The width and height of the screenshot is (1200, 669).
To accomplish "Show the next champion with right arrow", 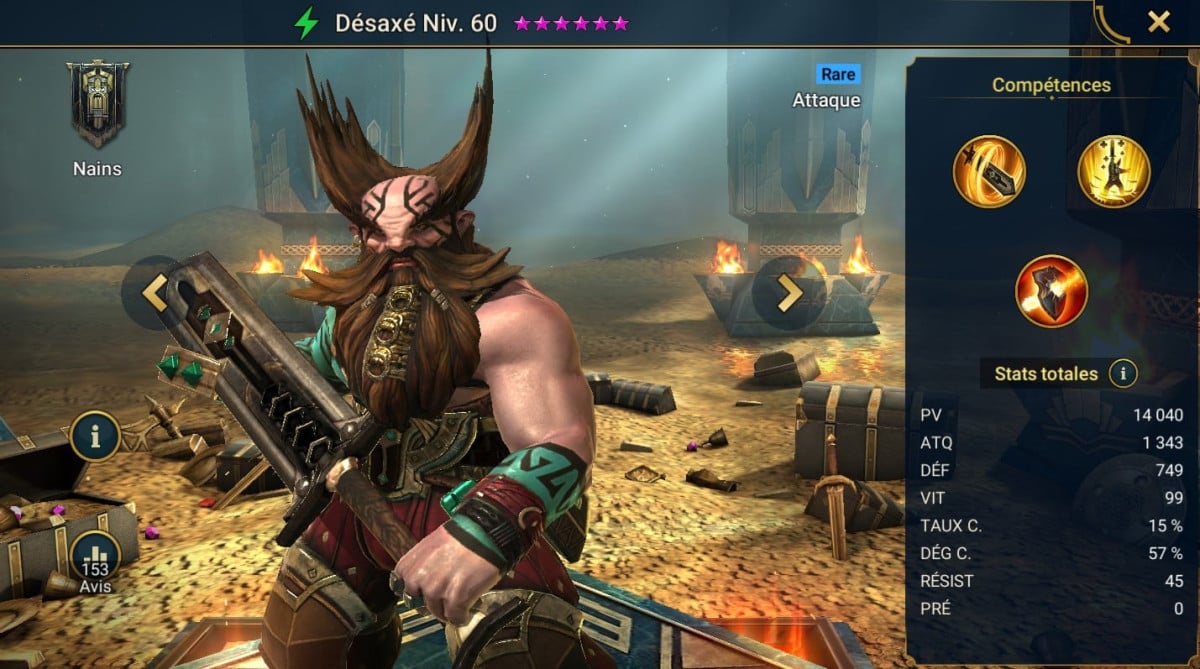I will click(789, 292).
